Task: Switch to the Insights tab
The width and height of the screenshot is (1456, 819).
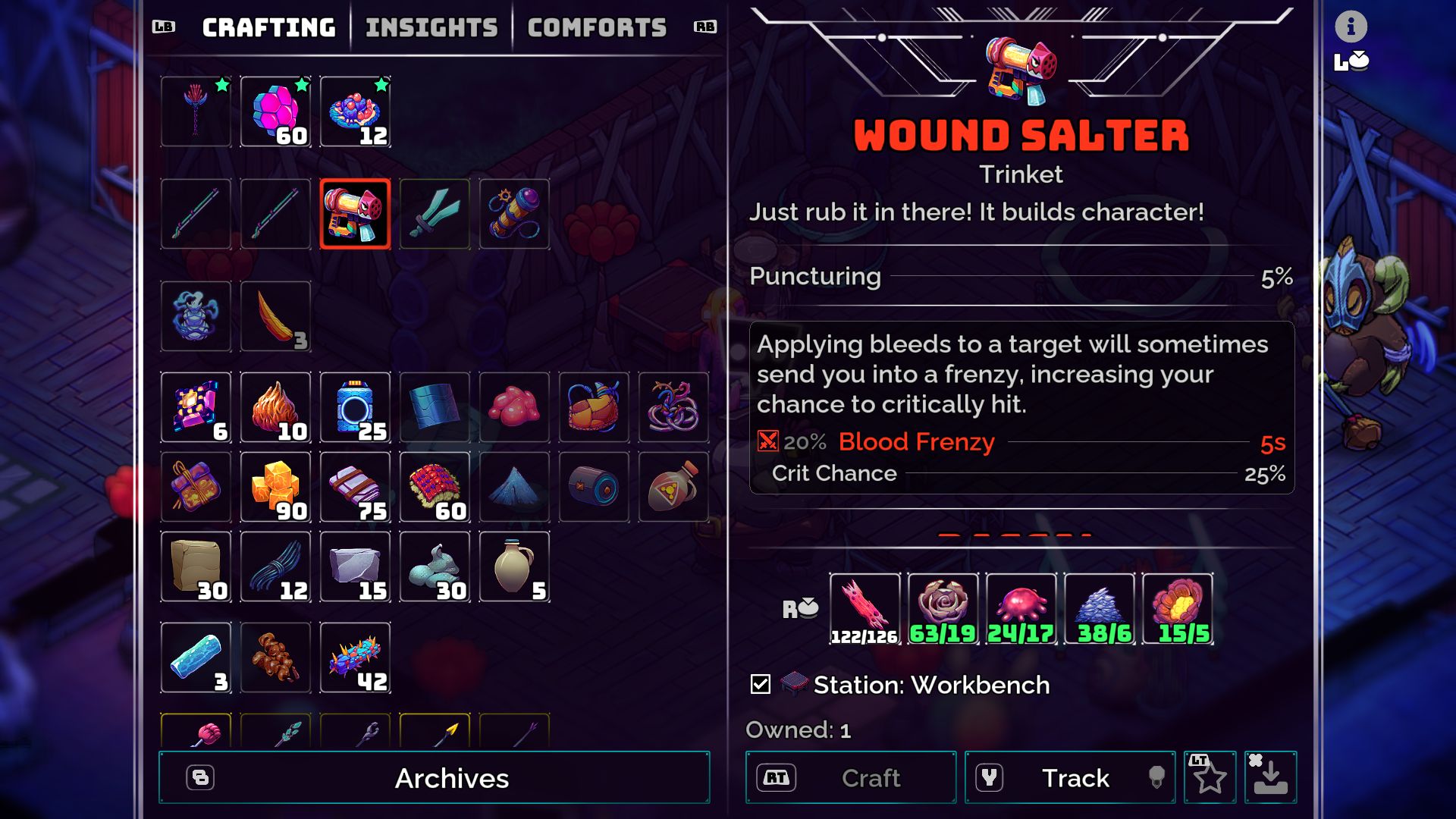Action: coord(431,28)
